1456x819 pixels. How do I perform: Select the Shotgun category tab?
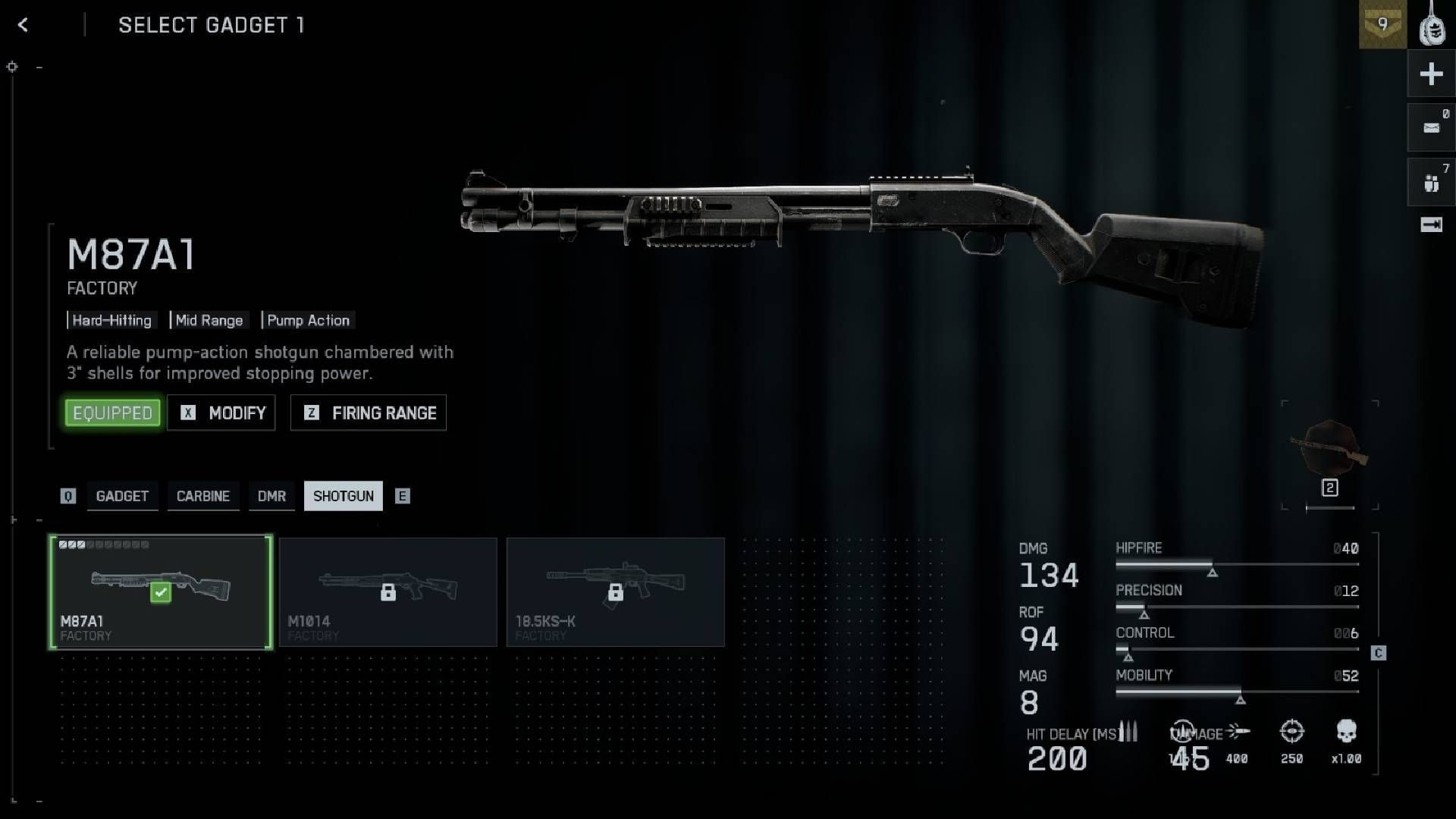click(x=343, y=496)
